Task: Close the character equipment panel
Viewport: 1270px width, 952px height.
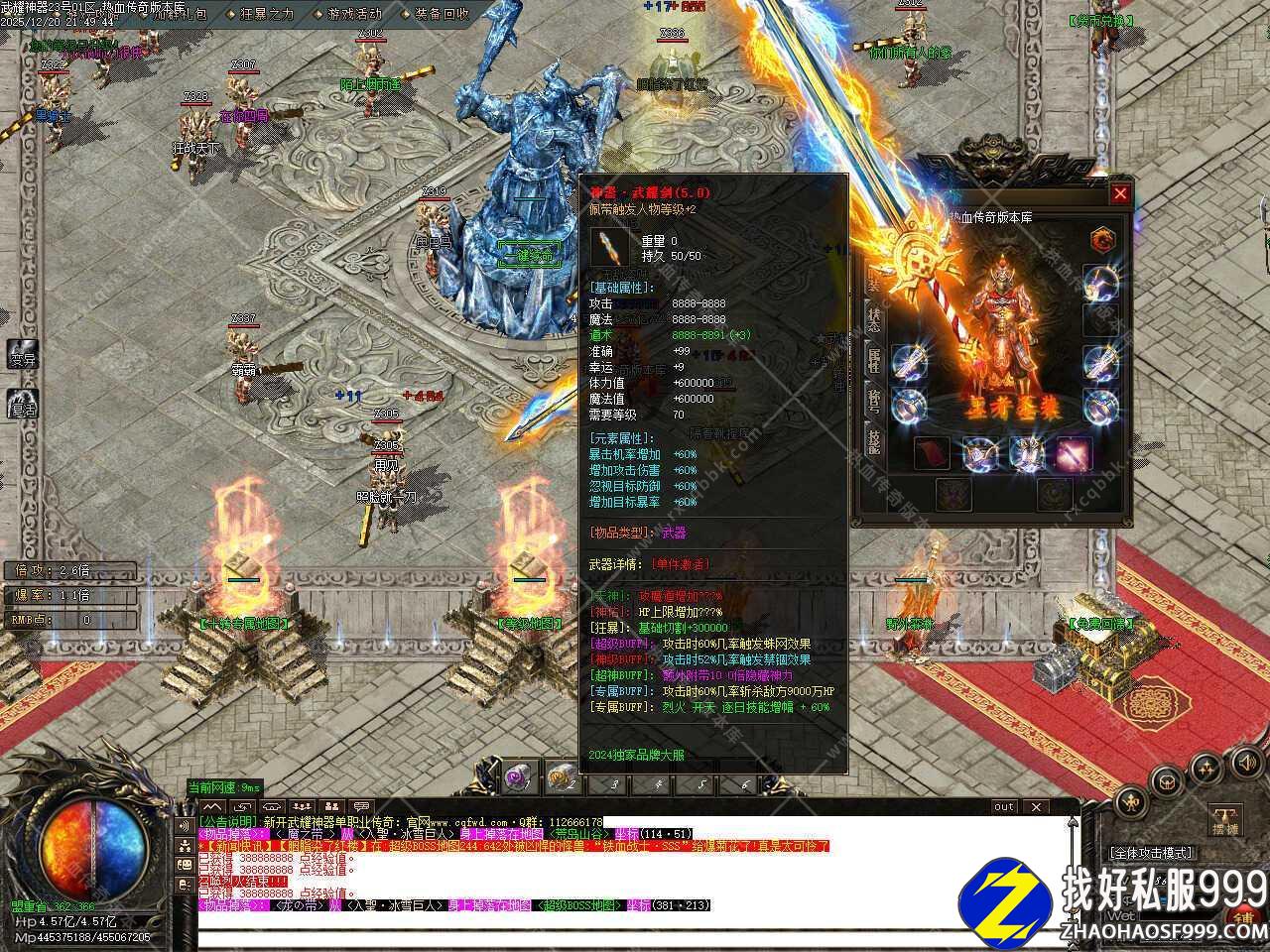Action: [x=1120, y=193]
